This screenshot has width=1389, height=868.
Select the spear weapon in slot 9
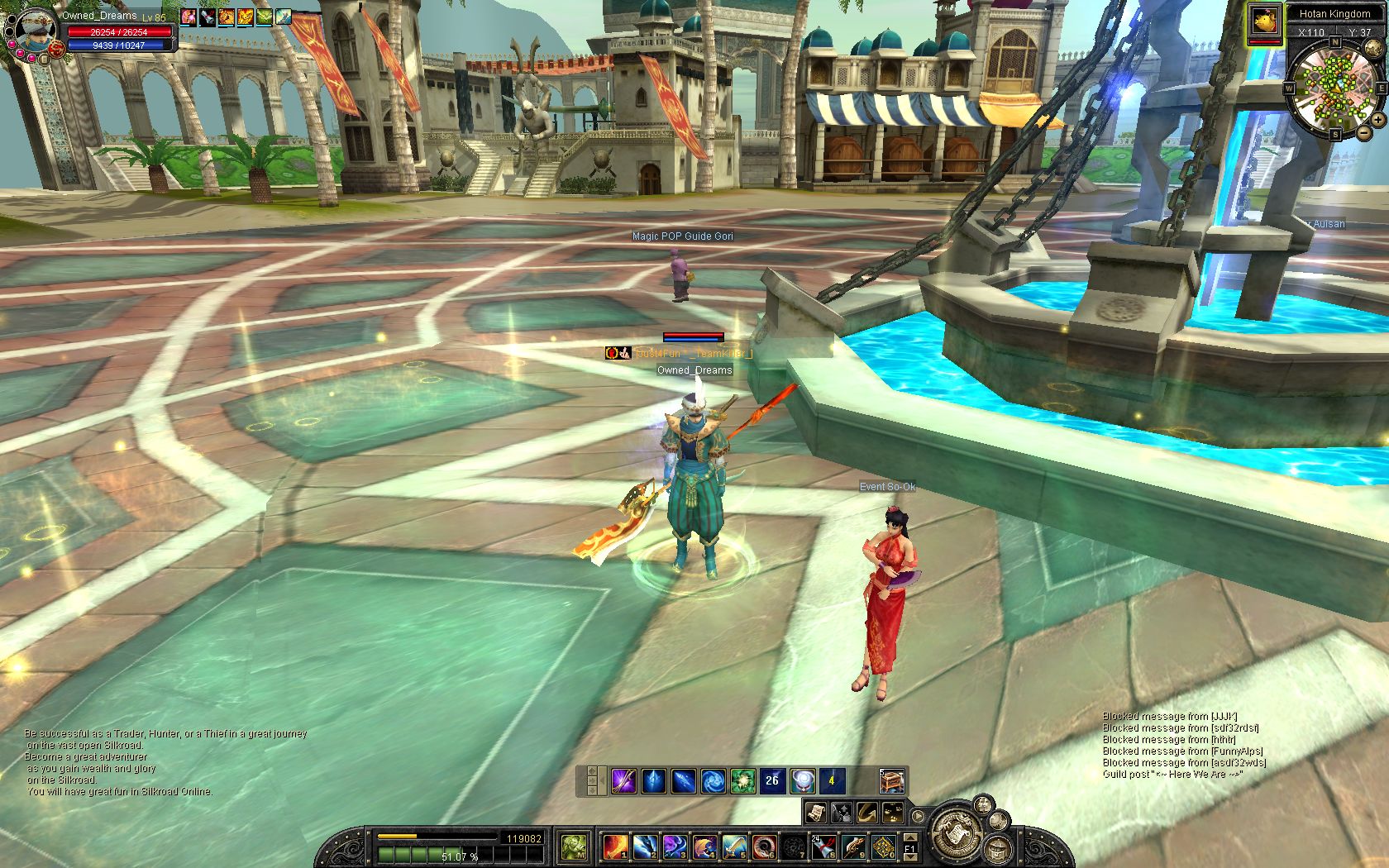coord(853,847)
